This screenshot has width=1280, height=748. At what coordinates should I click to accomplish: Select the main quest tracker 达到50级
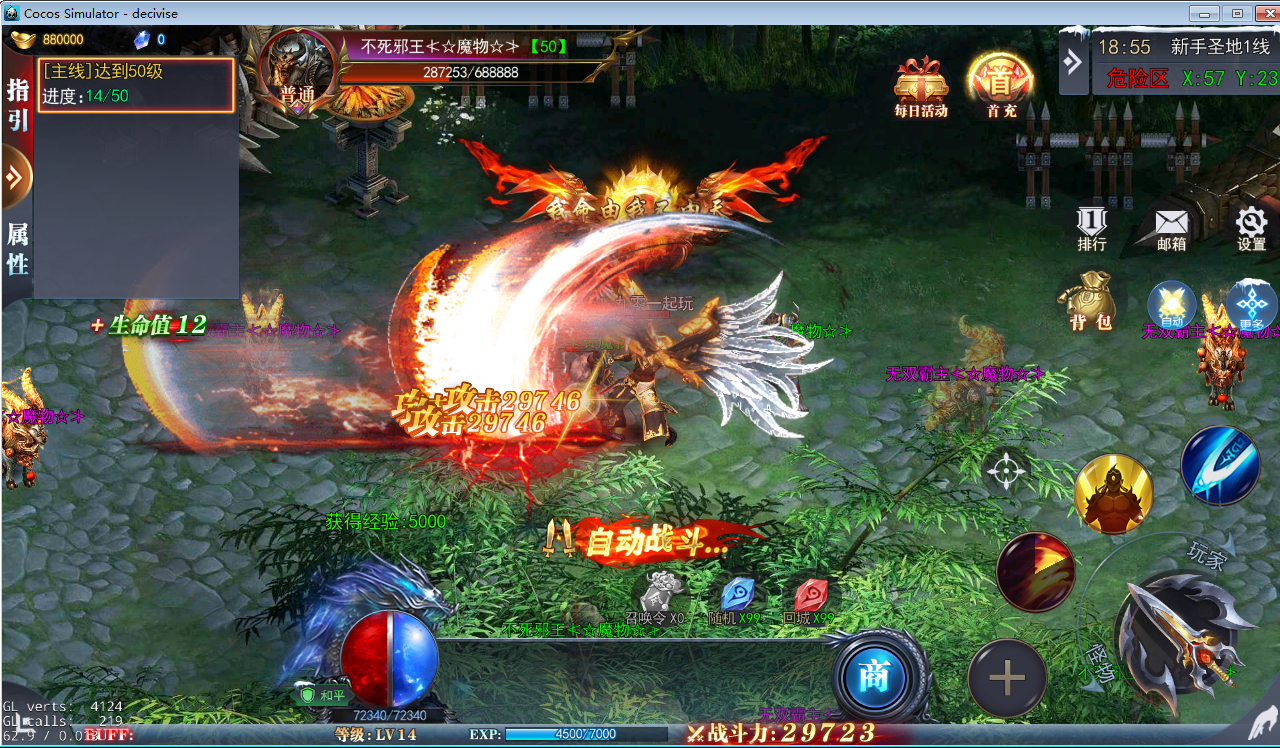point(137,84)
